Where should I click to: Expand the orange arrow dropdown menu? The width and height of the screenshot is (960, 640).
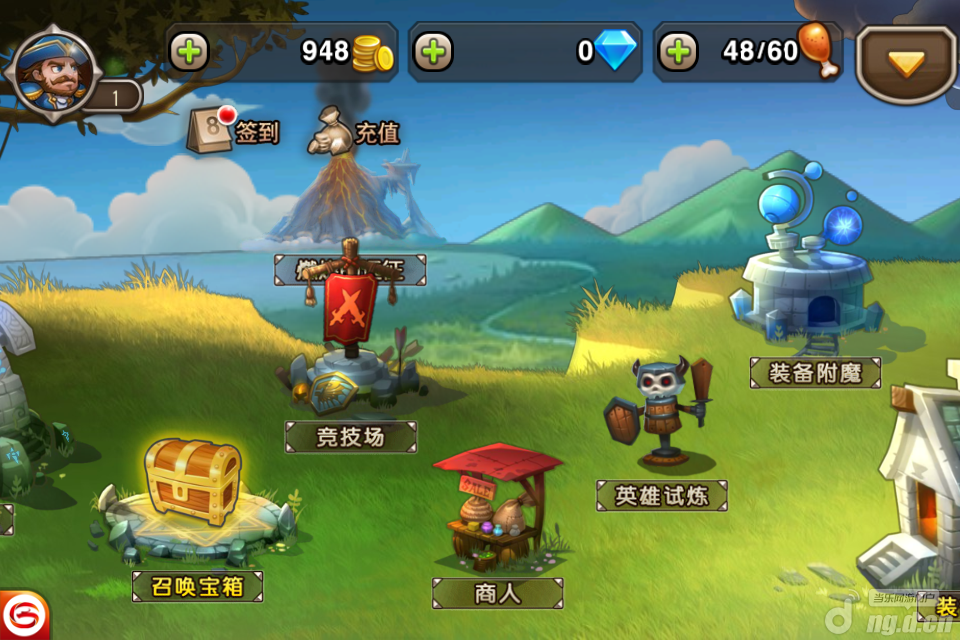[906, 64]
